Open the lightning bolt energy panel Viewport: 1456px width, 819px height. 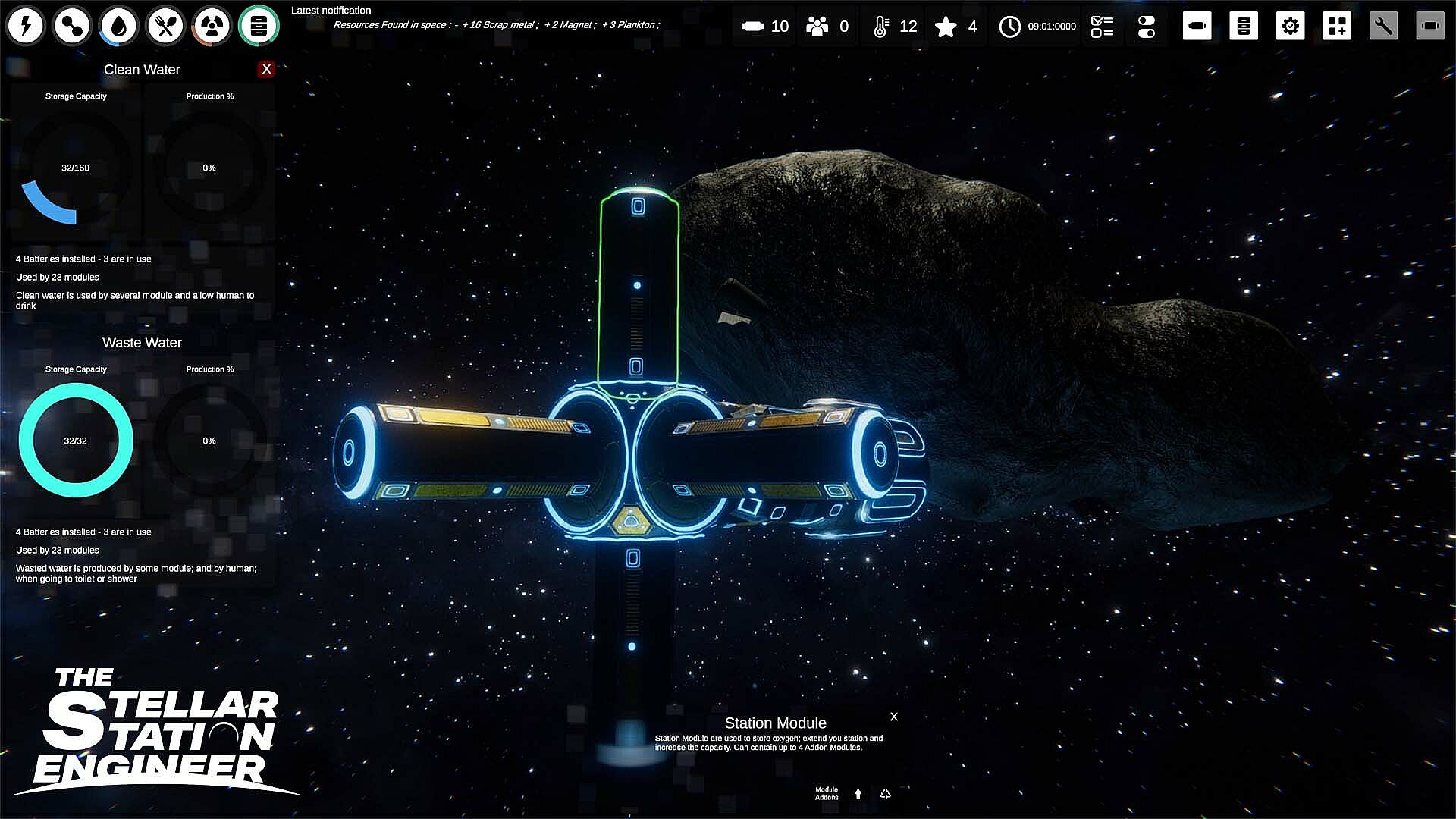(x=26, y=26)
